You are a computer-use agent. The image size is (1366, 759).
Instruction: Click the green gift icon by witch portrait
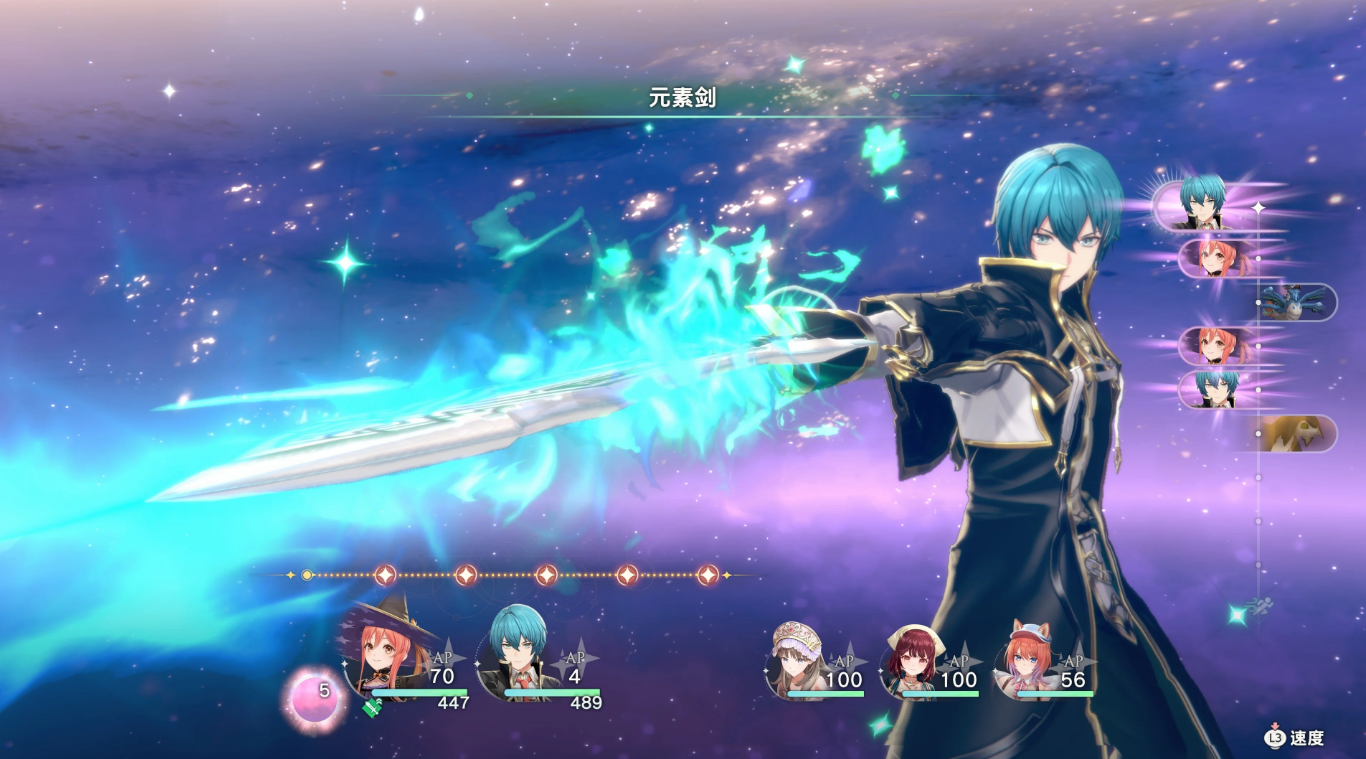(372, 706)
